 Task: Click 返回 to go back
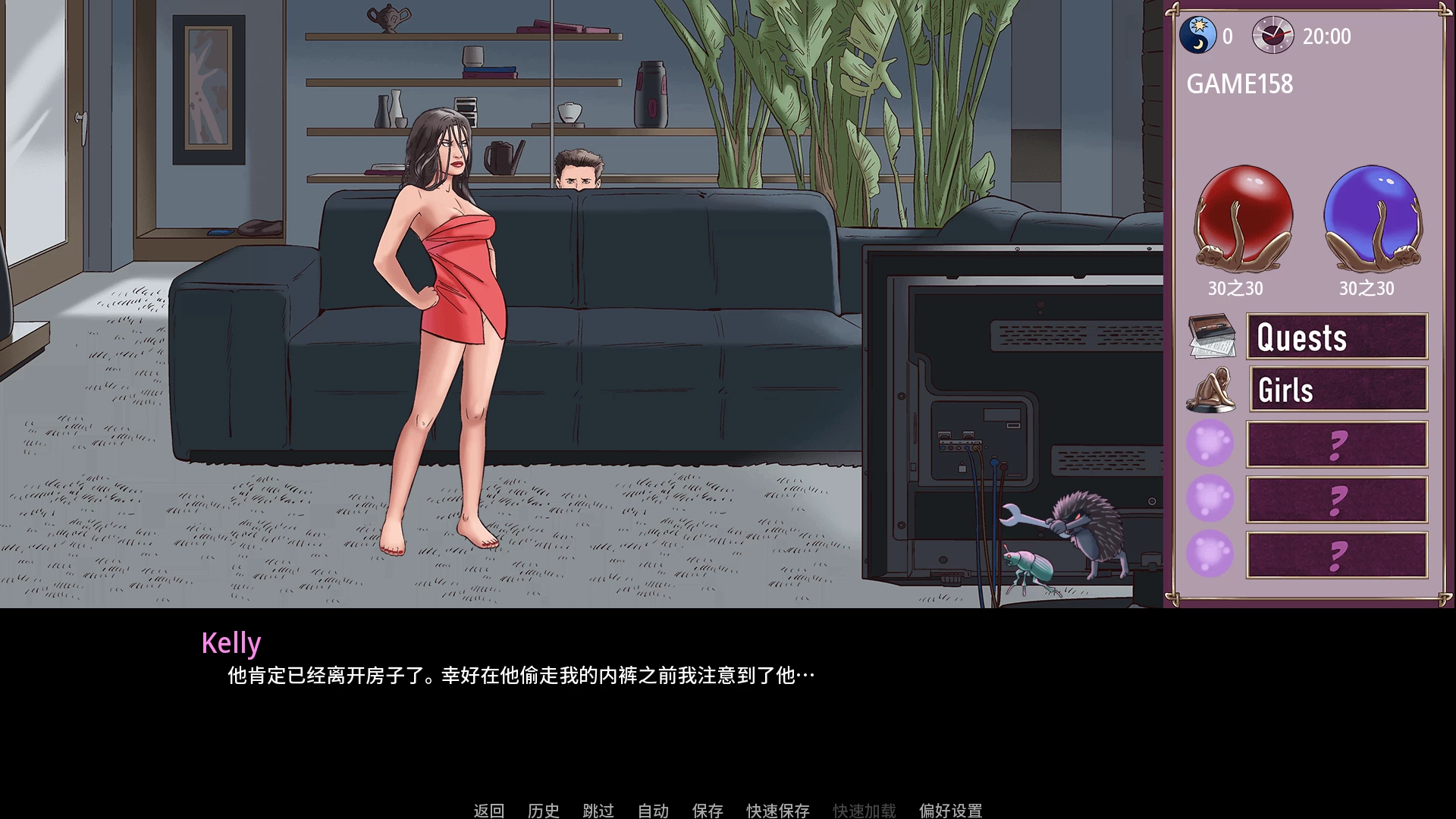point(490,810)
